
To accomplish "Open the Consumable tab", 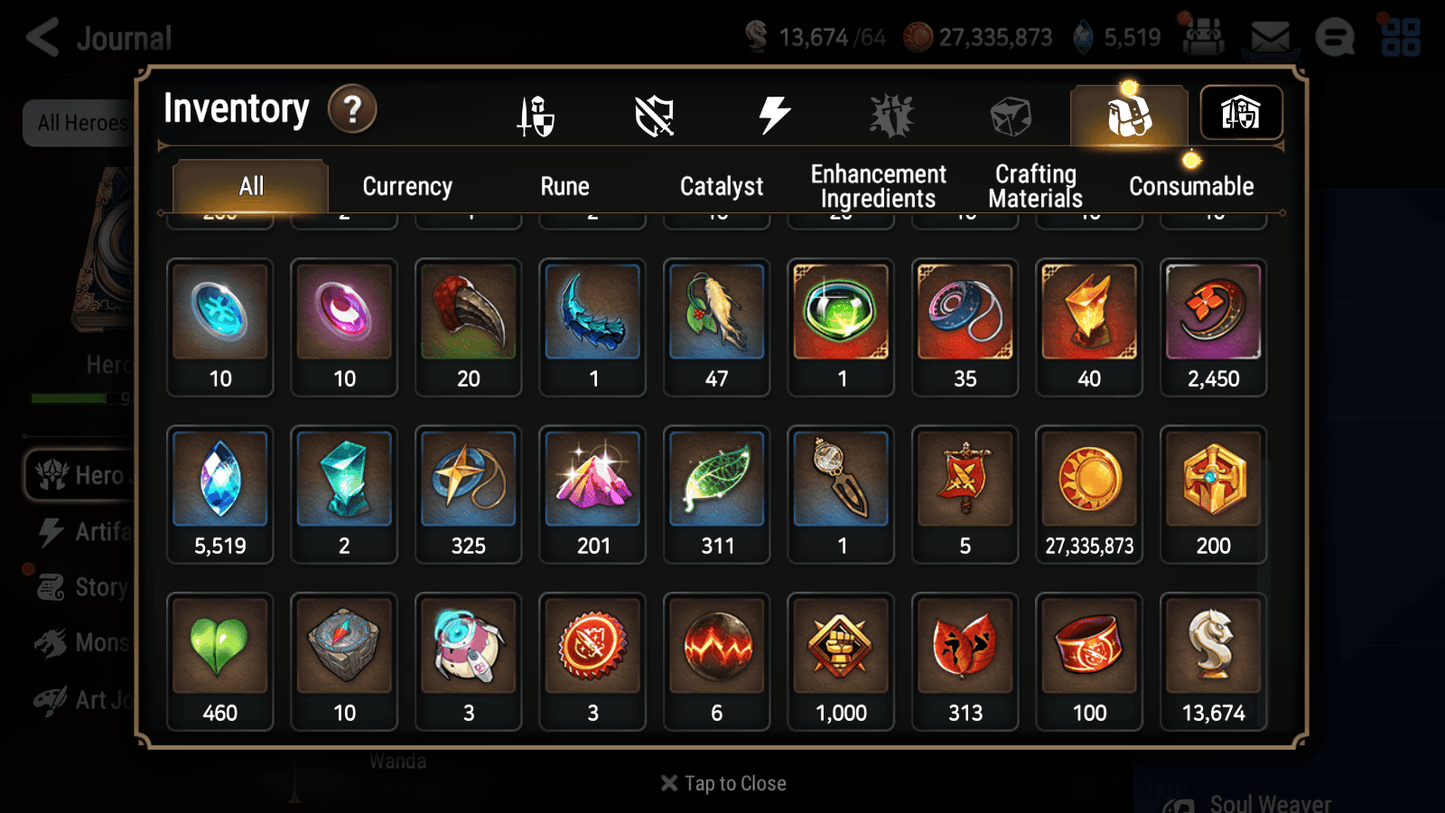I will pyautogui.click(x=1191, y=186).
